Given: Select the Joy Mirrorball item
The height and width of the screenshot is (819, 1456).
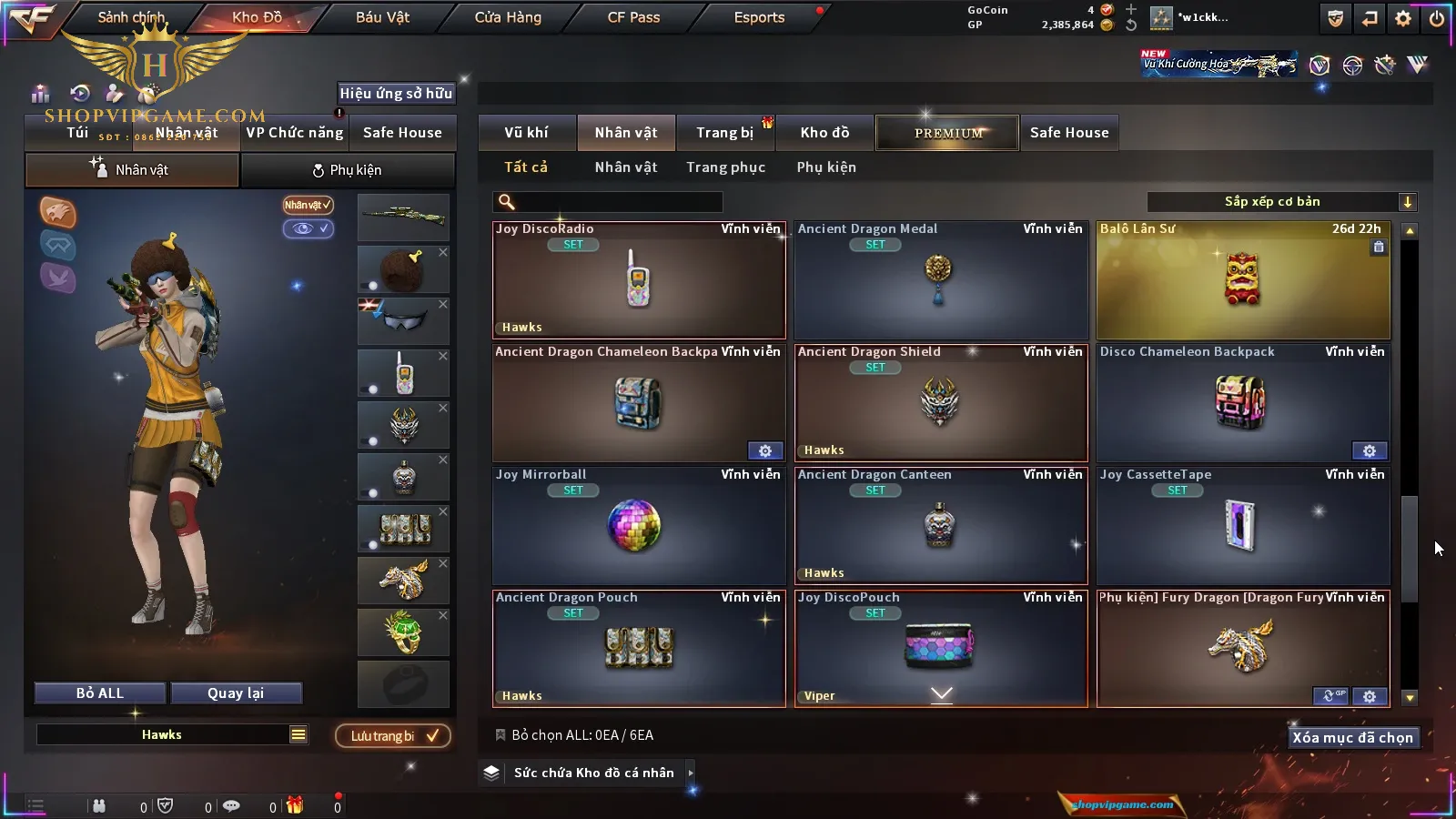Looking at the screenshot, I should pyautogui.click(x=639, y=526).
